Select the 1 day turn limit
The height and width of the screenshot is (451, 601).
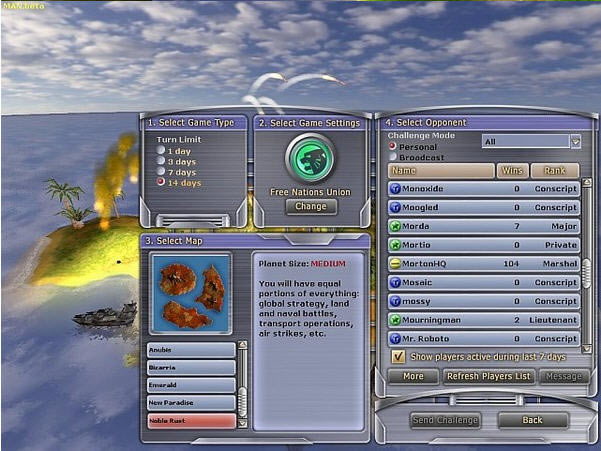point(160,151)
